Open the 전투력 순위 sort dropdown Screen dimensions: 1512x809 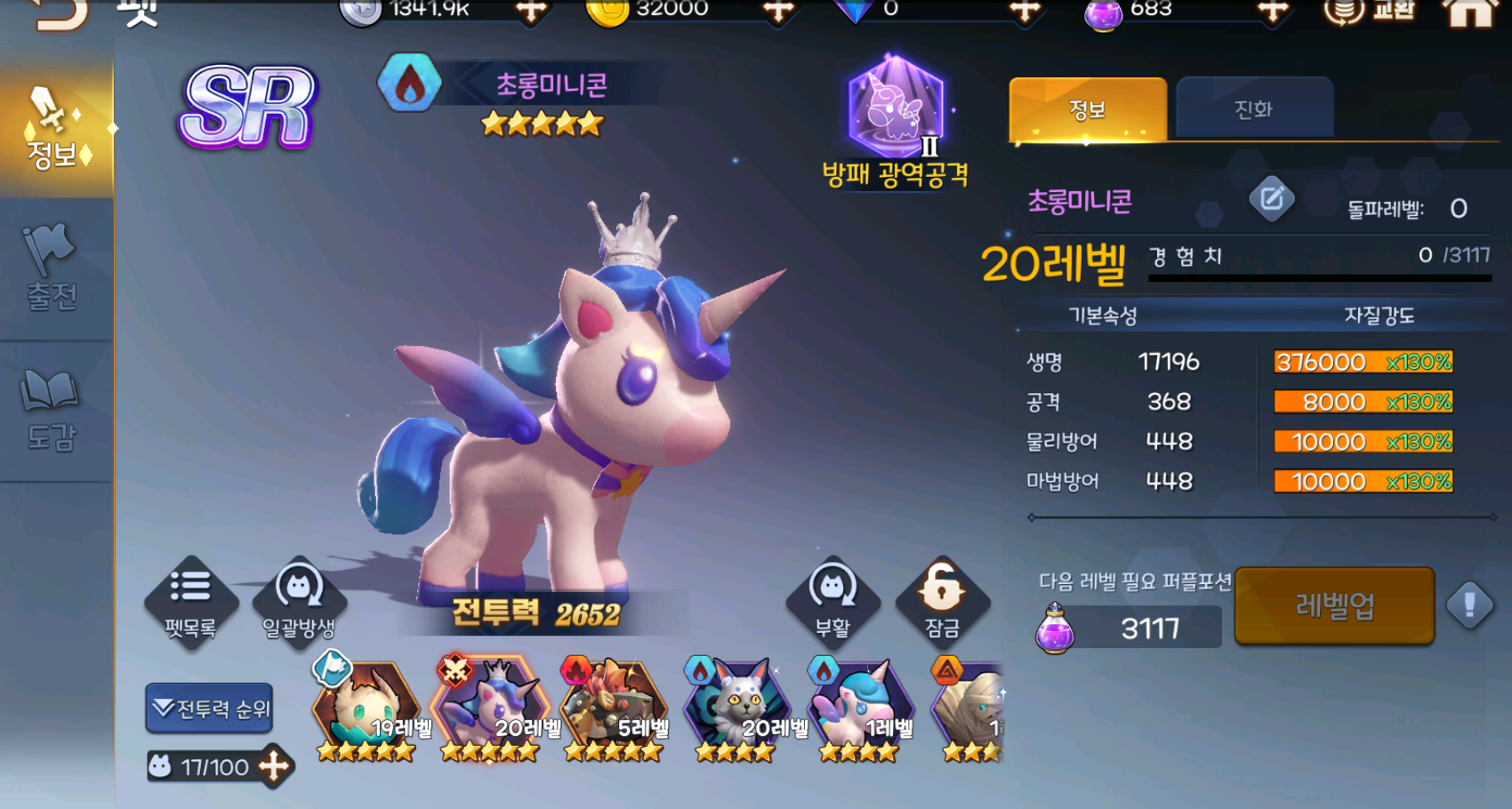210,709
